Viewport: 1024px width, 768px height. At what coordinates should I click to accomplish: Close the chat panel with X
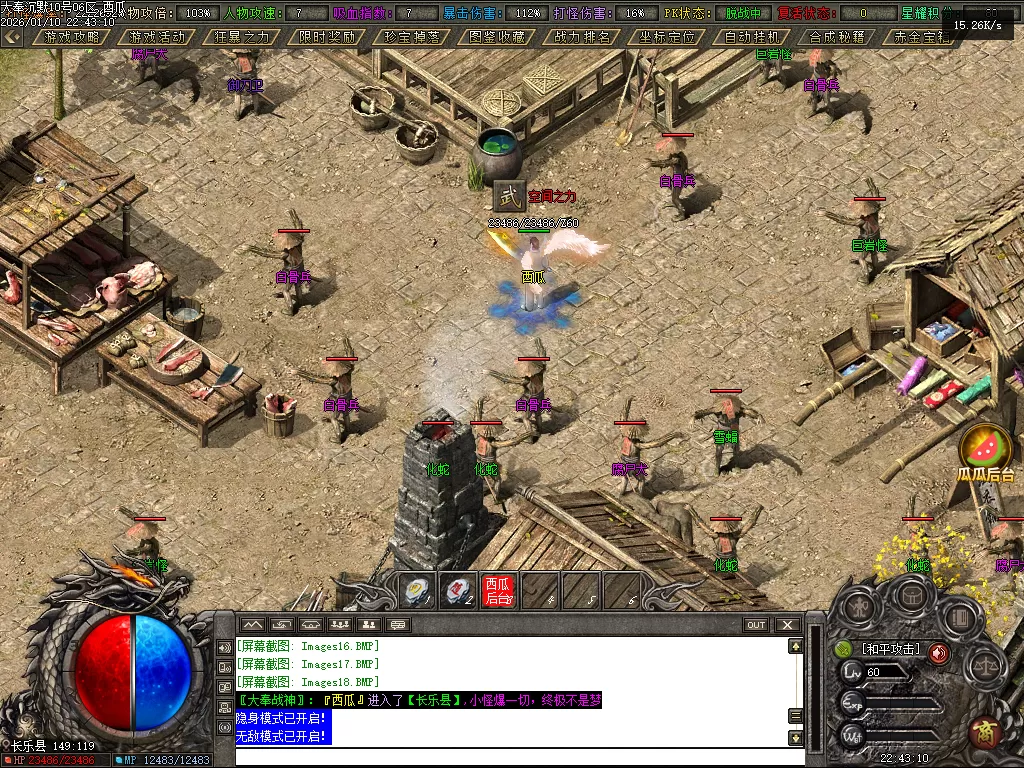[x=788, y=625]
